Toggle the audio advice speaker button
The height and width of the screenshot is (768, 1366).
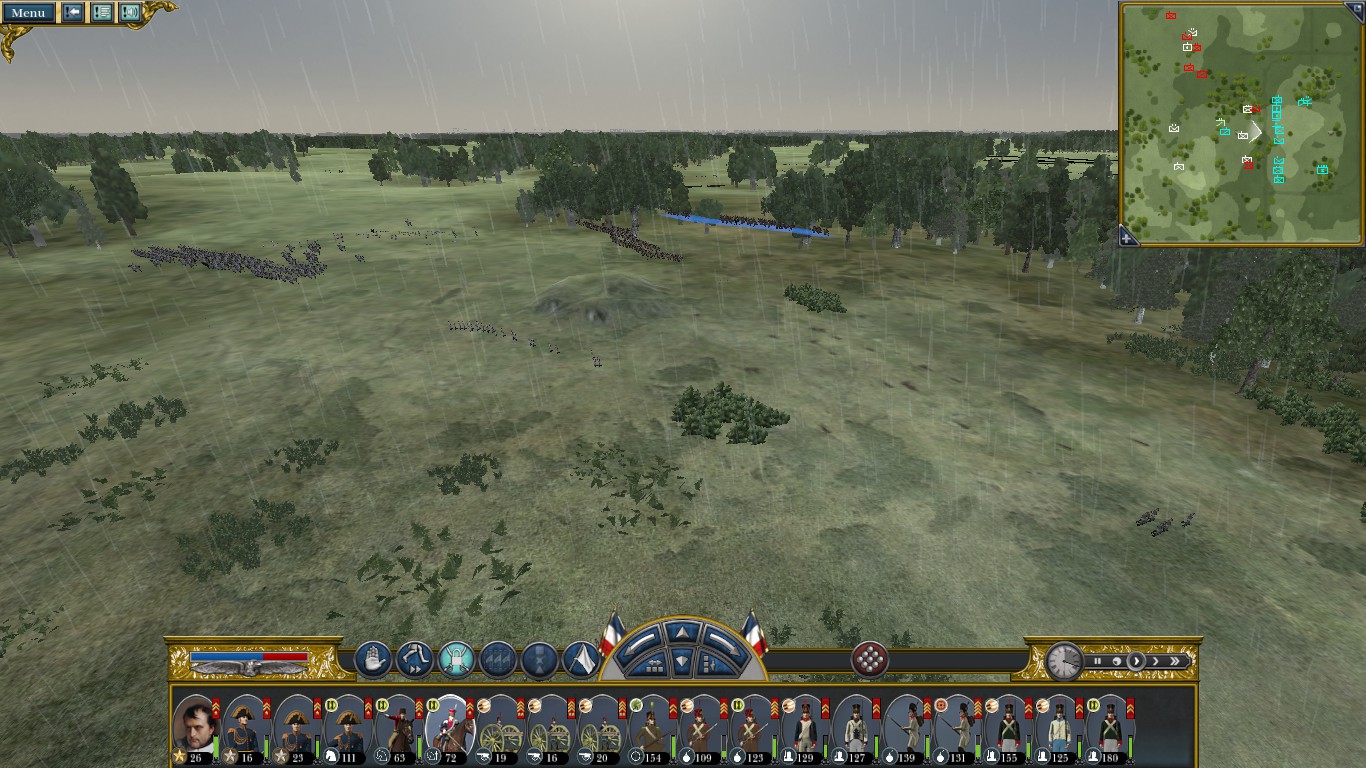(130, 13)
